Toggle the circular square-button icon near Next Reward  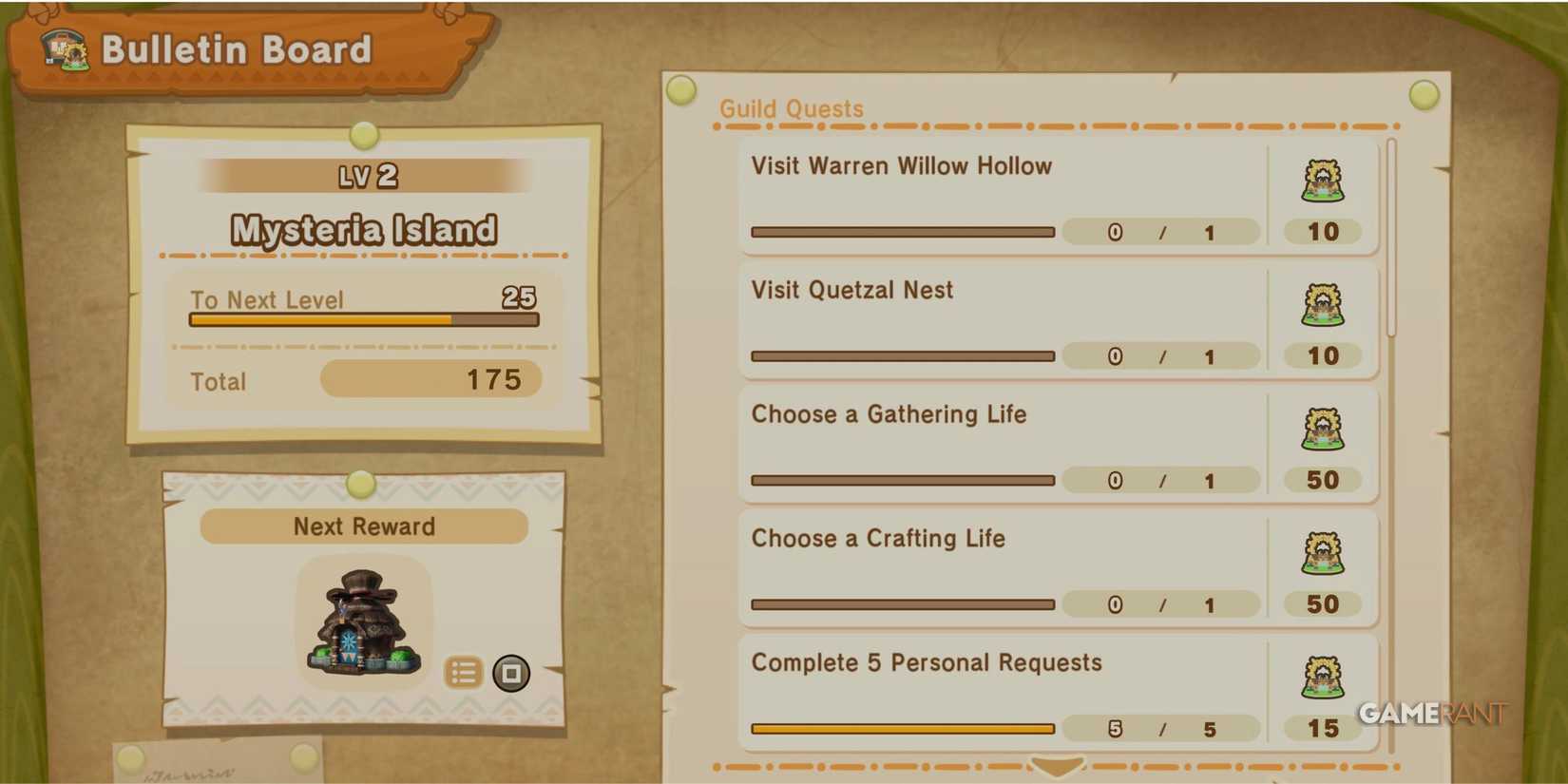511,671
